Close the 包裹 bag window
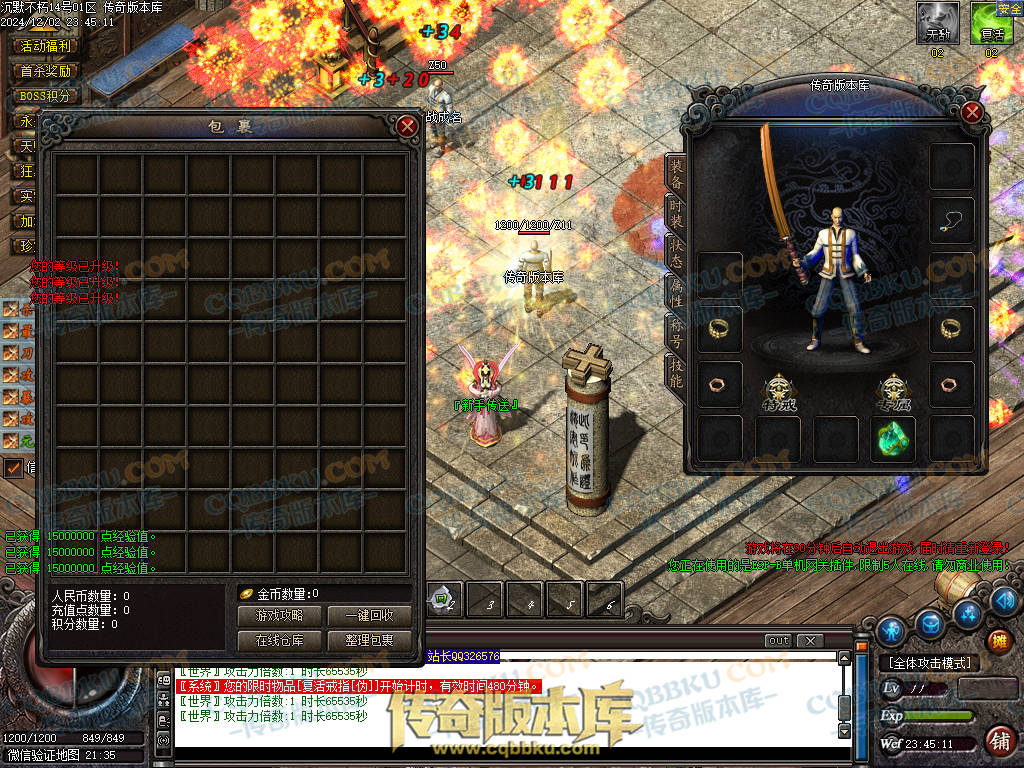This screenshot has height=768, width=1024. click(407, 126)
